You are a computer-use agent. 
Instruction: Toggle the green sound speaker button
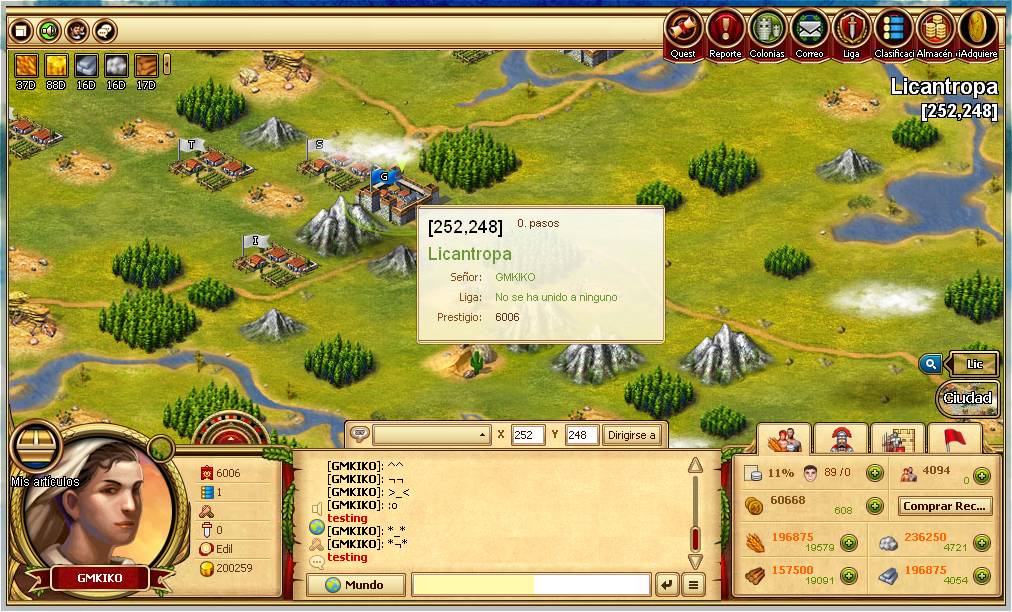(x=48, y=31)
